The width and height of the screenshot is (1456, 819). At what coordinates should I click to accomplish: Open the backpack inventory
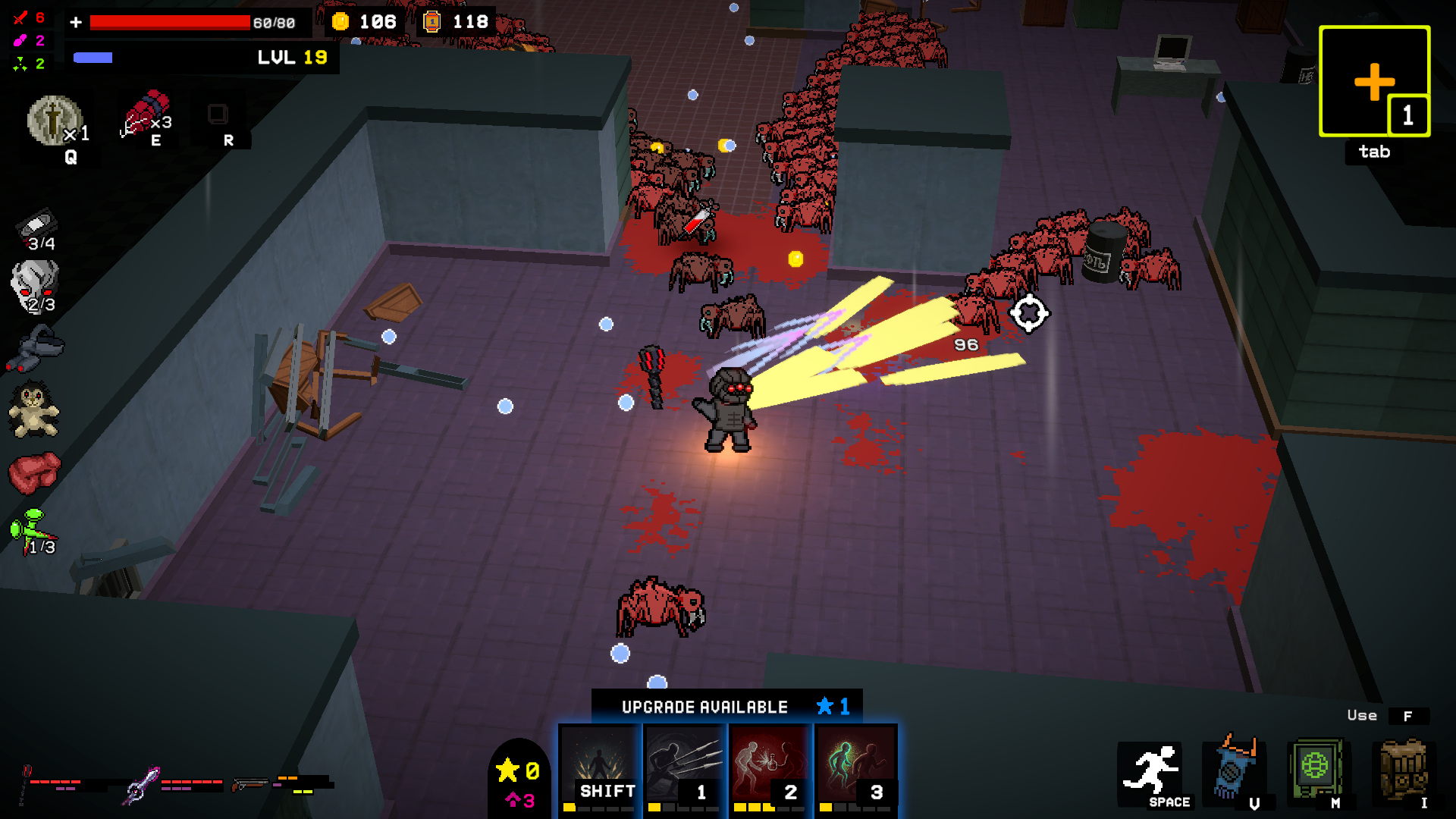tap(1402, 769)
